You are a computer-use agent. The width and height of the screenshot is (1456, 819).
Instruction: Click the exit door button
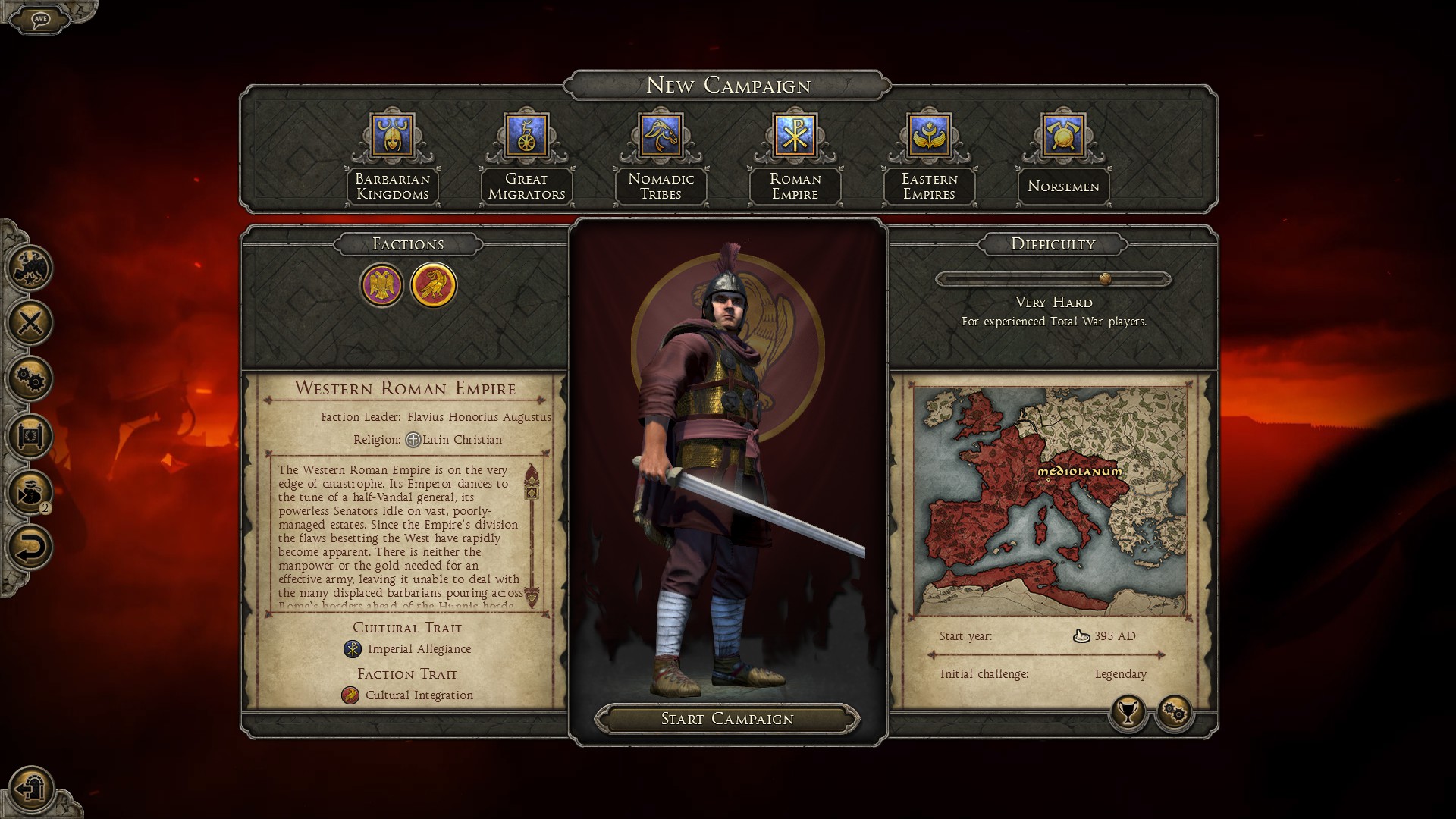pyautogui.click(x=31, y=789)
